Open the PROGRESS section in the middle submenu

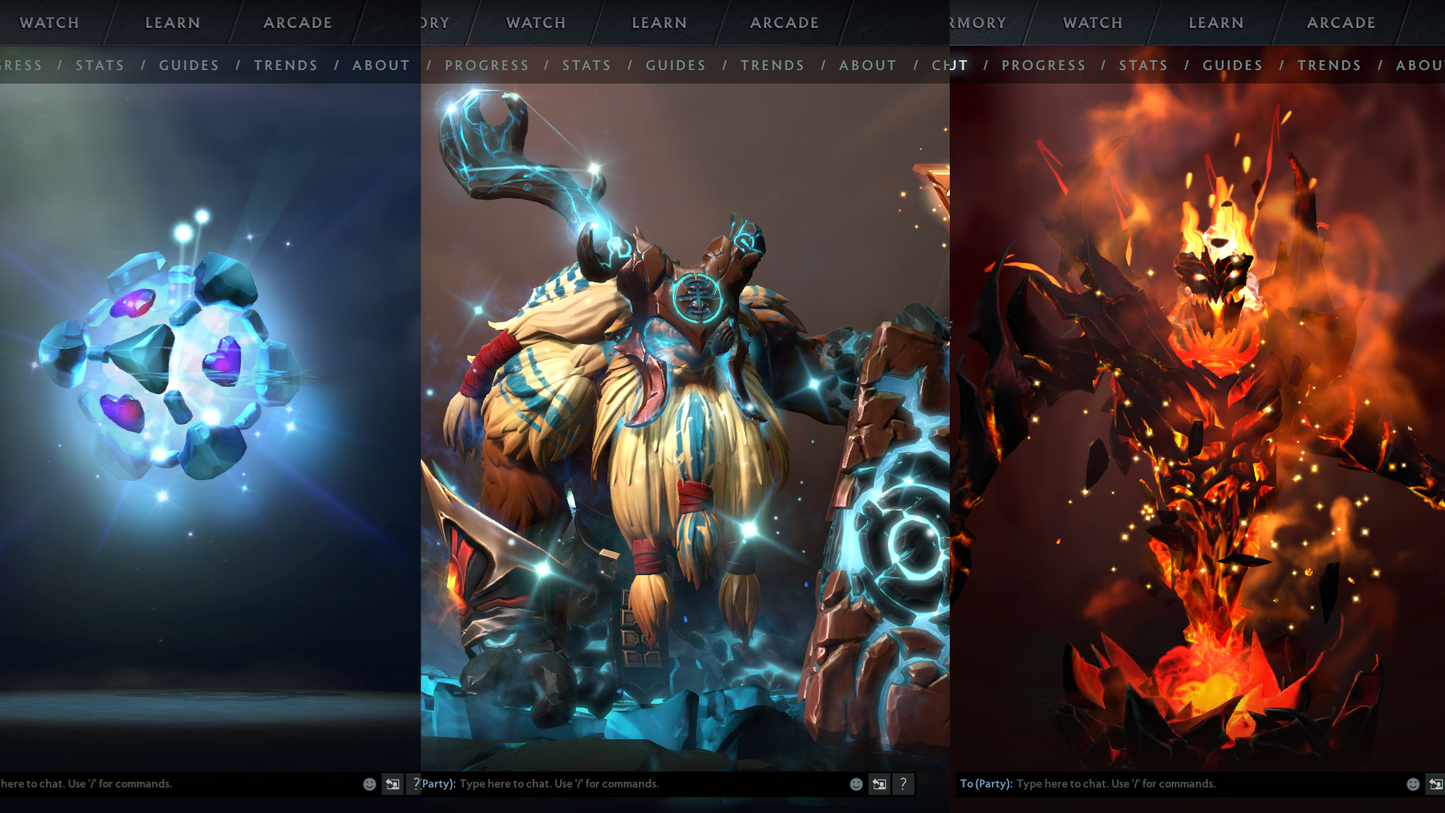(x=487, y=65)
